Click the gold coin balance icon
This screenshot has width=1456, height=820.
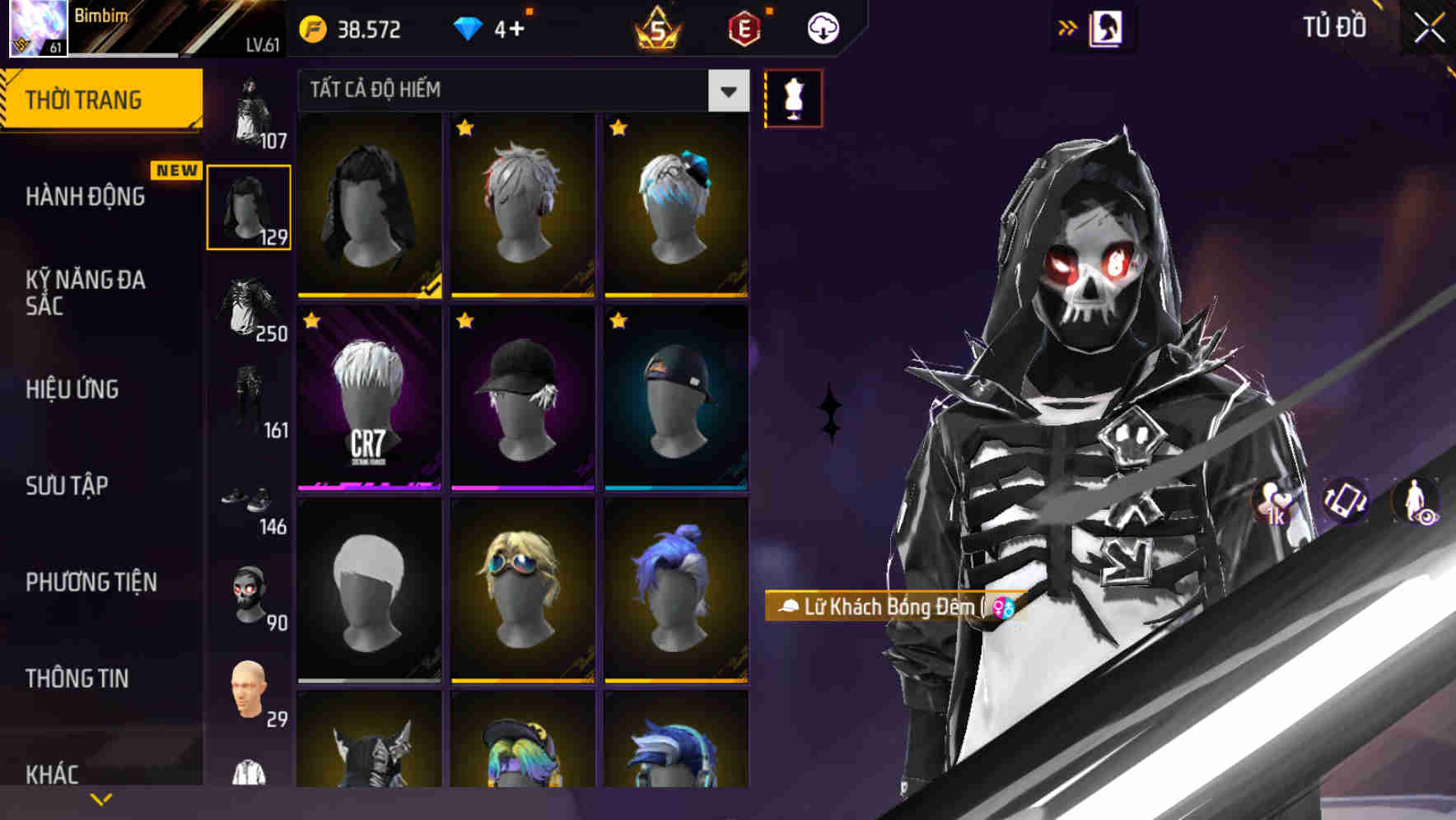[311, 27]
